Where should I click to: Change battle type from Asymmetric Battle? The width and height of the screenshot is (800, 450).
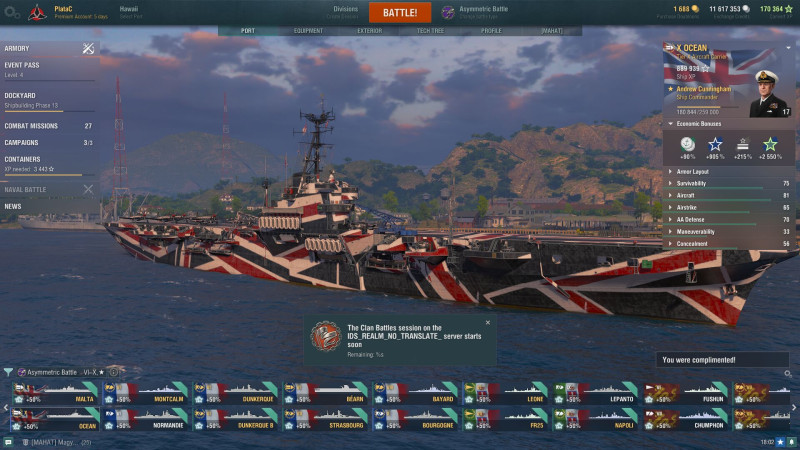(x=477, y=11)
